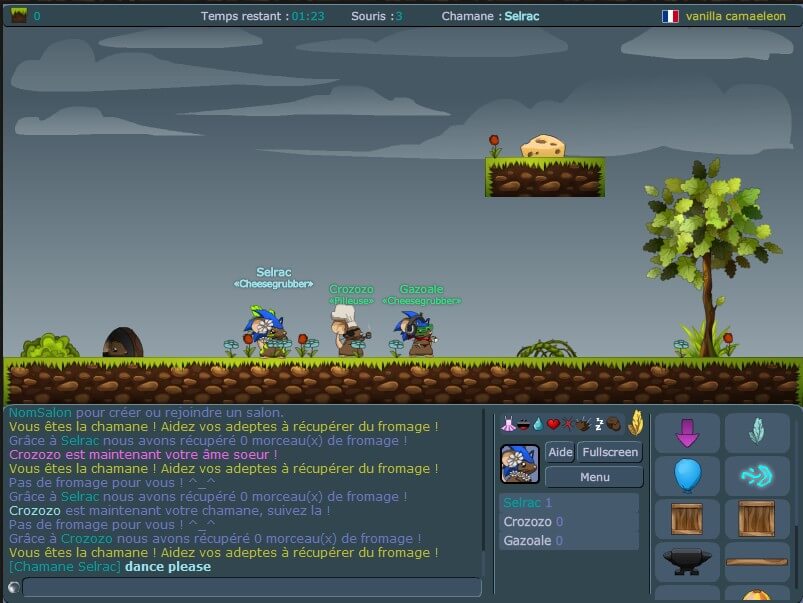The height and width of the screenshot is (603, 803).
Task: Open the mouse avatar profile picture
Action: pos(520,464)
